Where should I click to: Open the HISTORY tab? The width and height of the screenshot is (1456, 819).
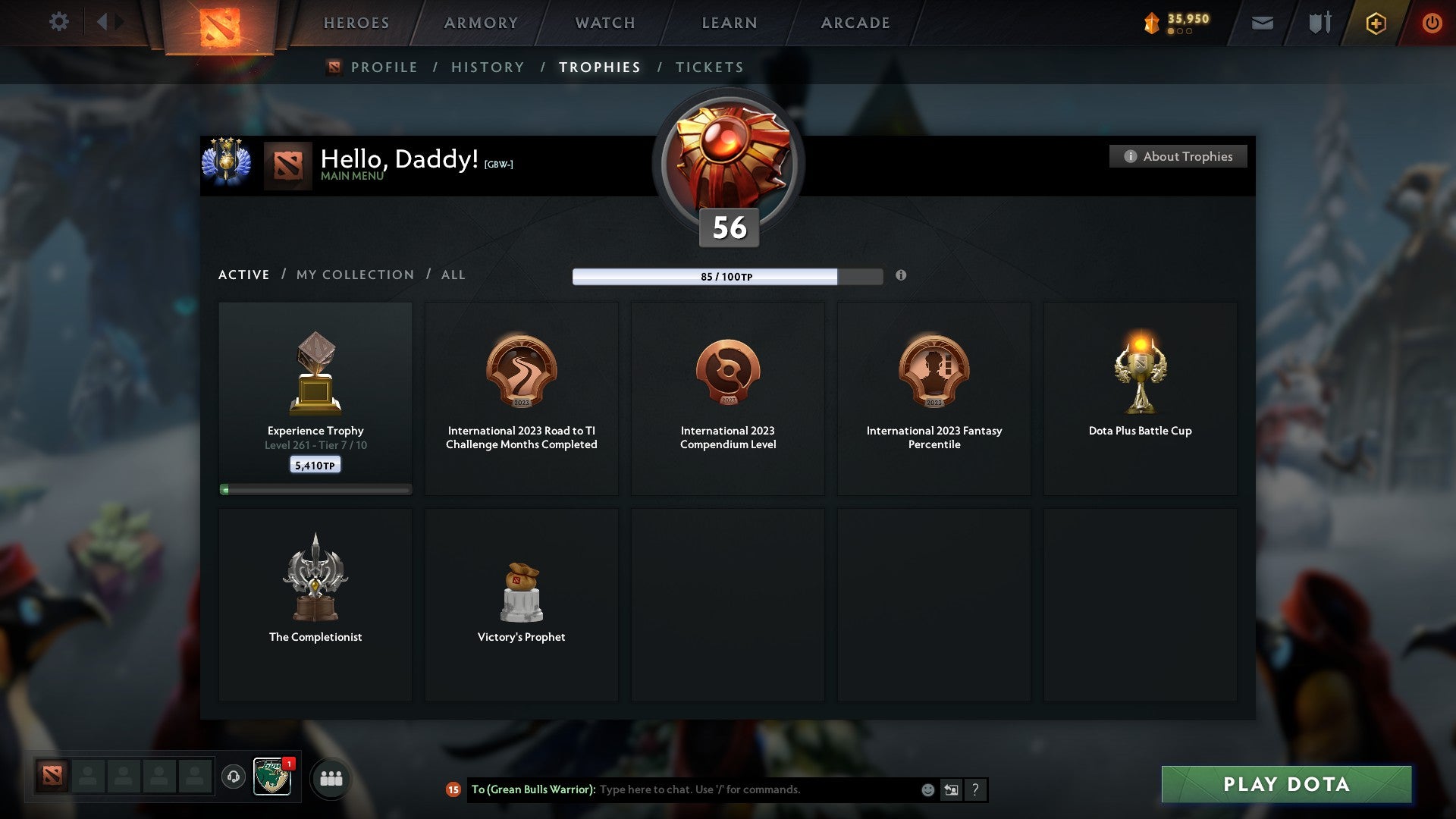click(487, 67)
